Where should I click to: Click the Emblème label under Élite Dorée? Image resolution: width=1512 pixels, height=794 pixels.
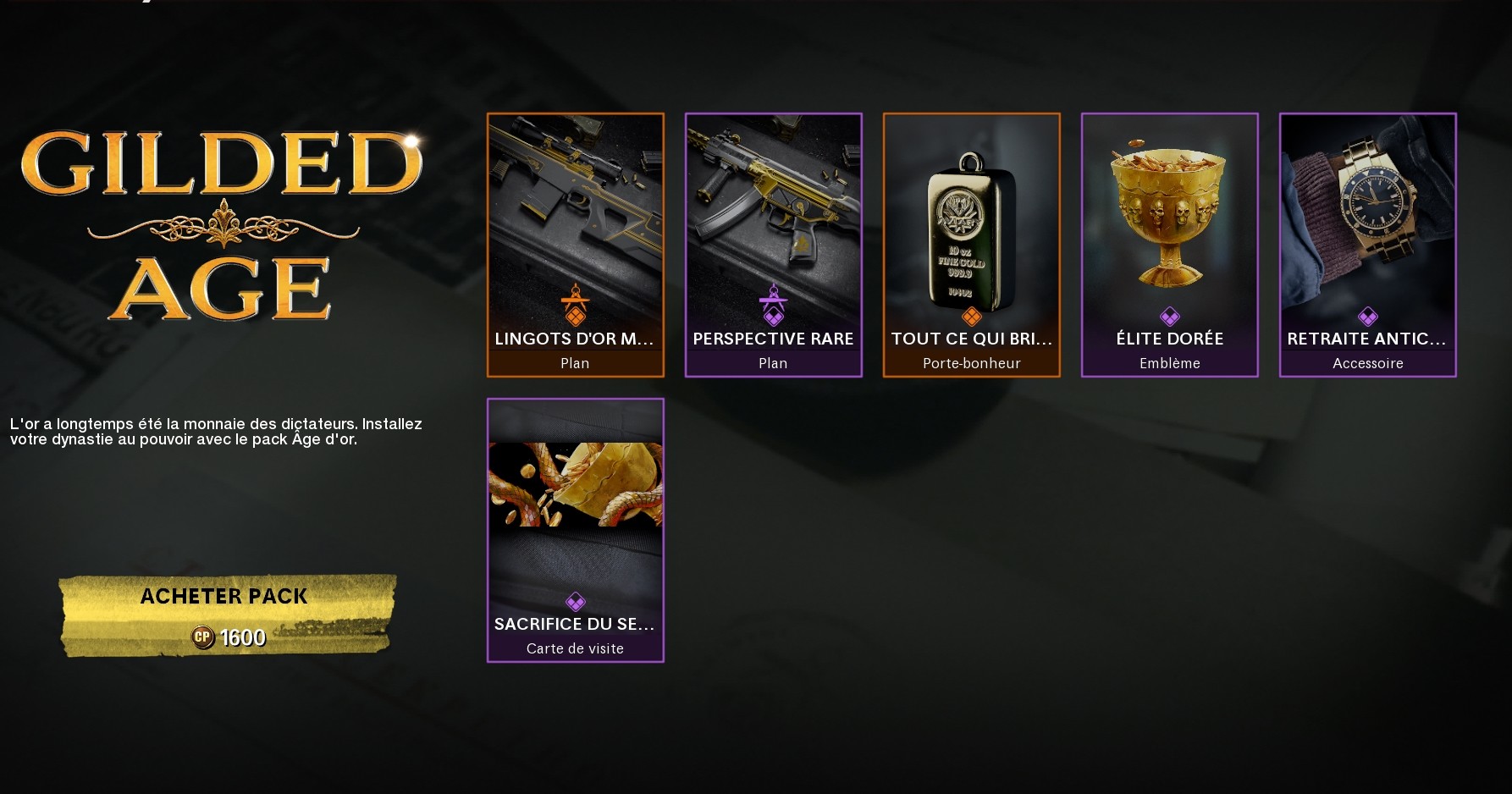coord(1169,363)
